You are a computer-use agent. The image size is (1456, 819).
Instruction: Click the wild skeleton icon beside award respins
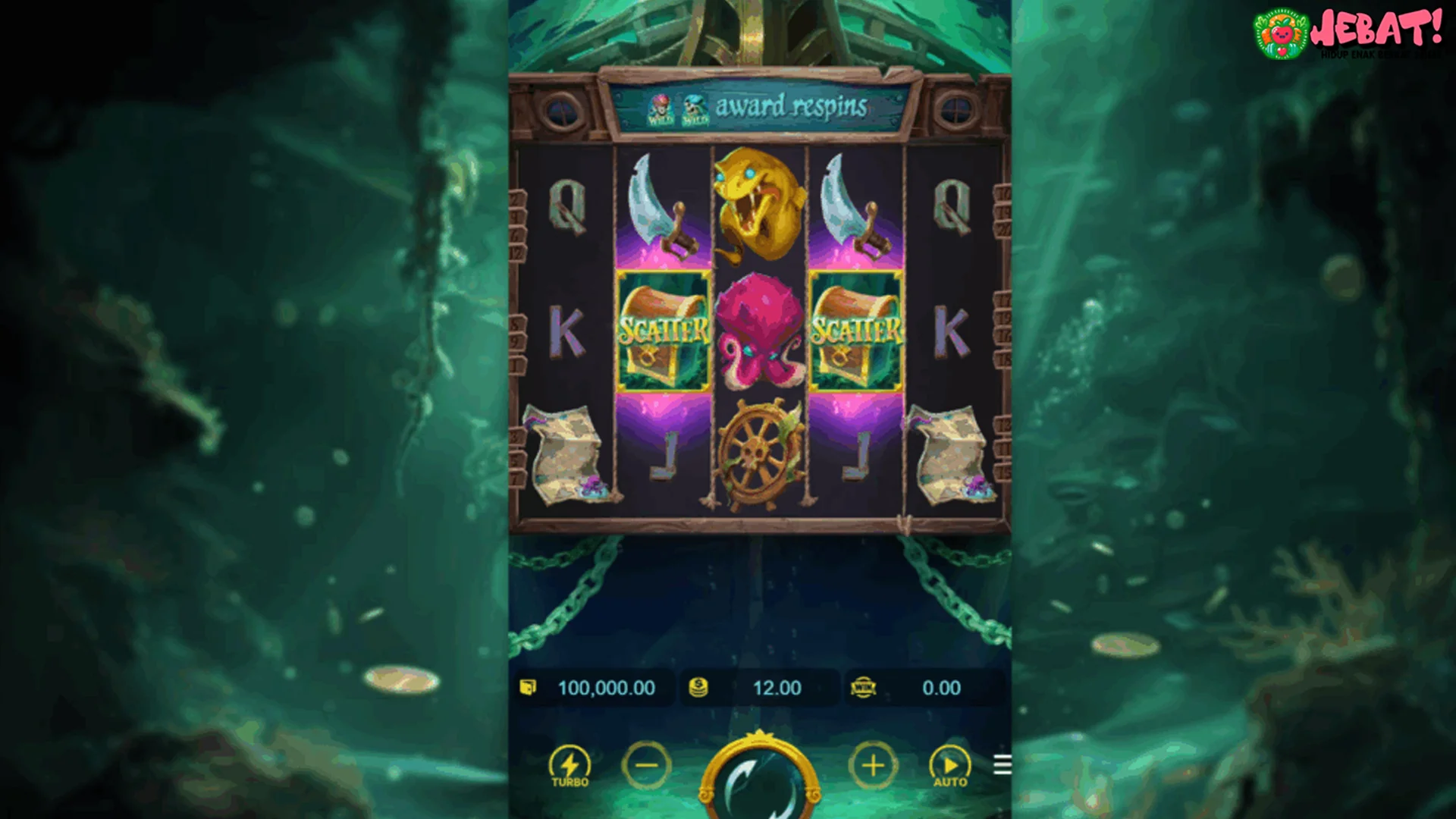pos(694,107)
